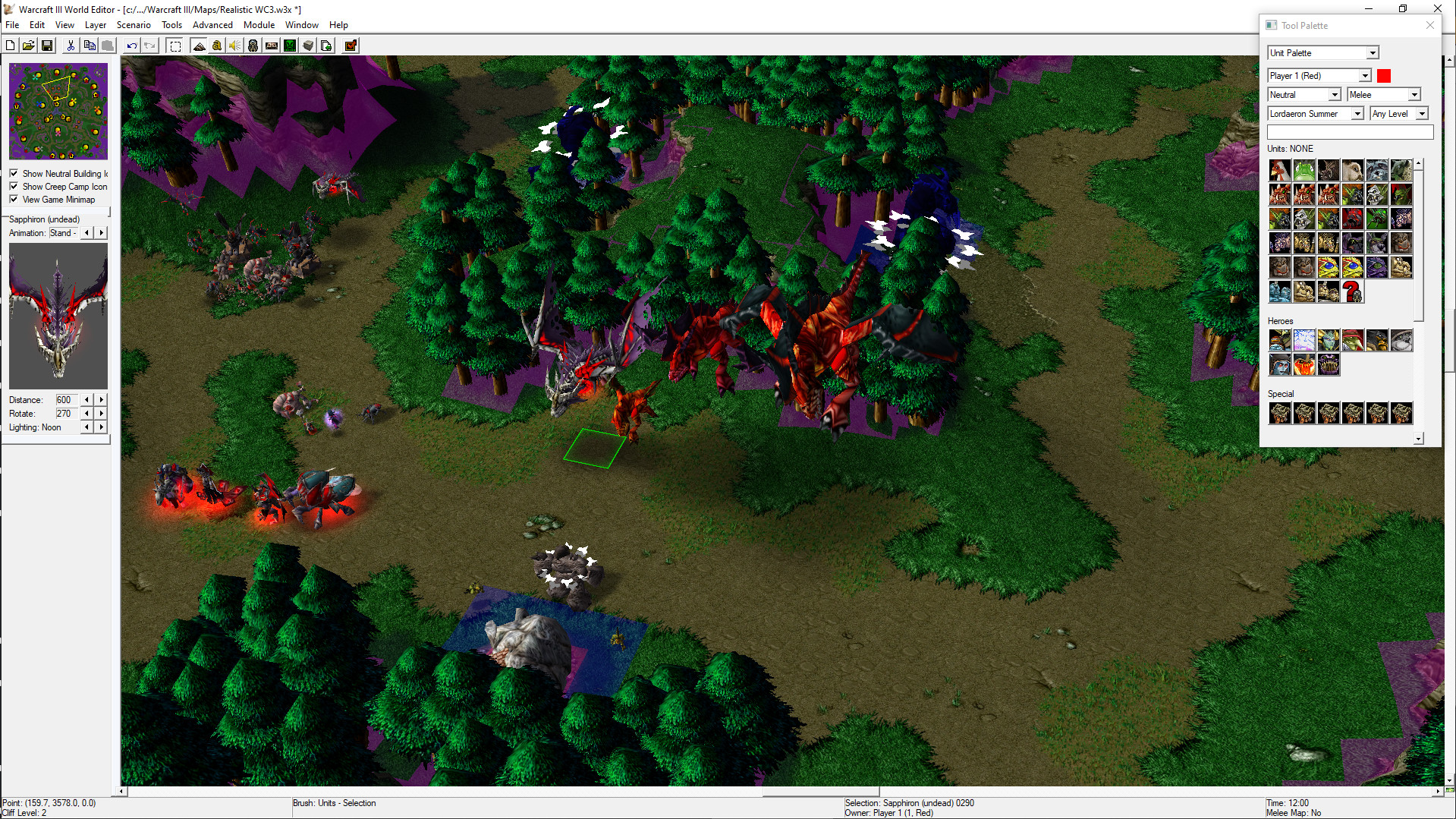Image resolution: width=1456 pixels, height=819 pixels.
Task: Toggle View Game Minimap off
Action: pos(14,199)
